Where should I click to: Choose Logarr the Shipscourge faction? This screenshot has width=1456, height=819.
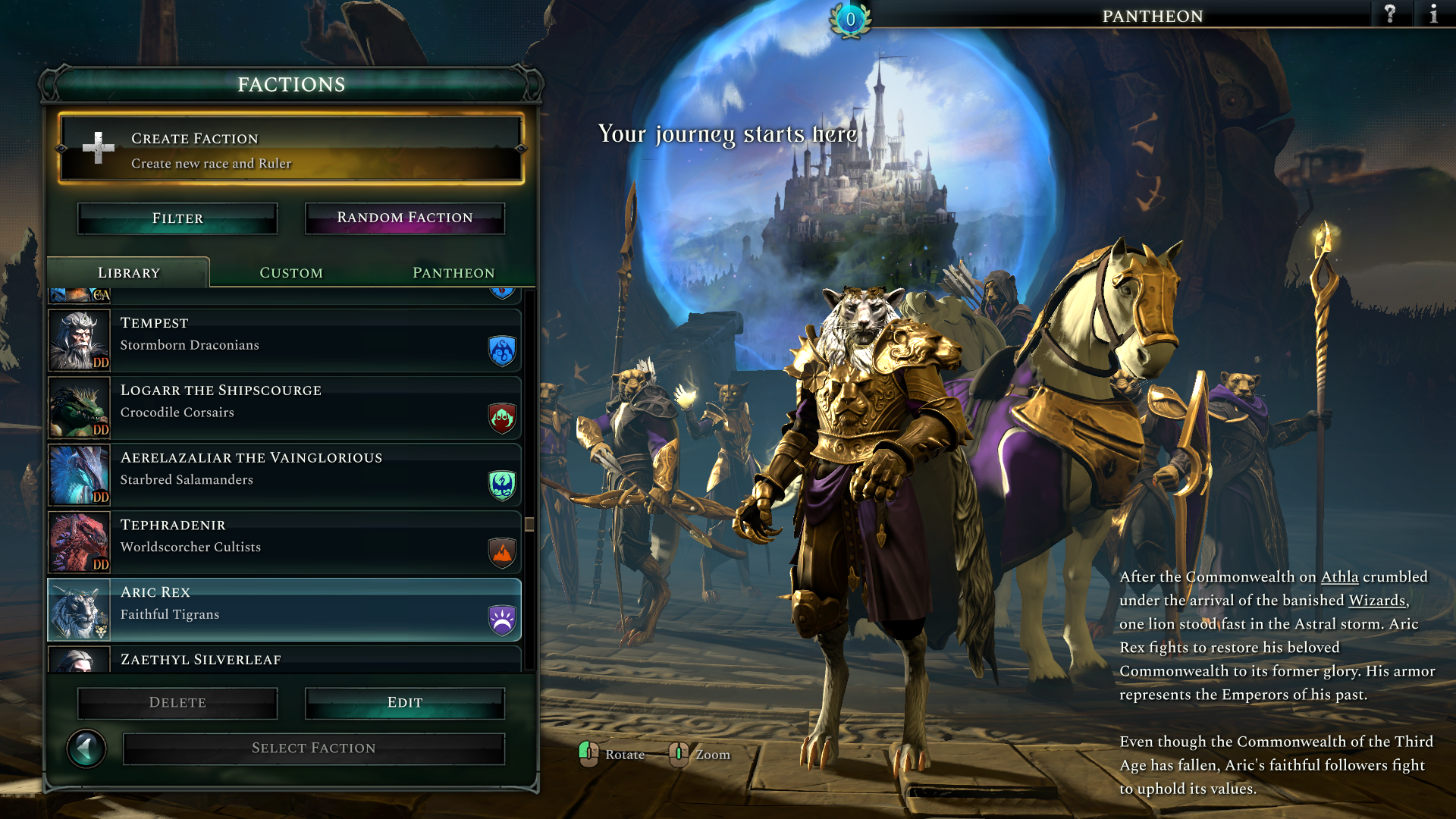pos(284,407)
